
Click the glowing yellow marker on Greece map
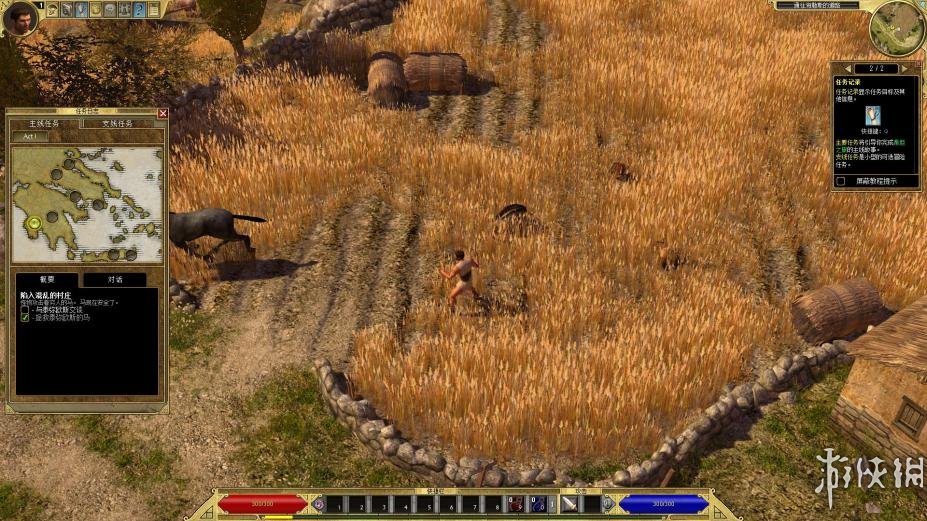click(35, 223)
